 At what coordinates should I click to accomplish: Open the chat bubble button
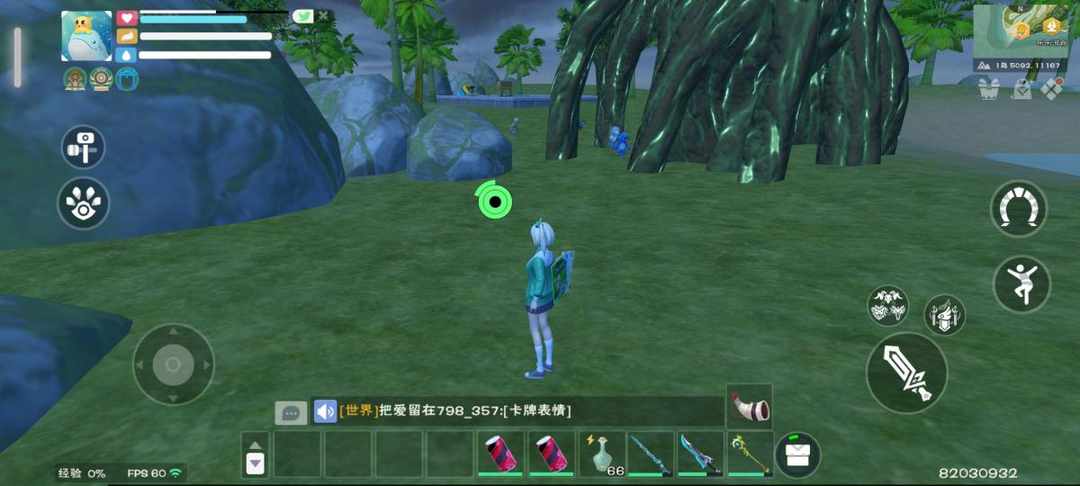[291, 412]
